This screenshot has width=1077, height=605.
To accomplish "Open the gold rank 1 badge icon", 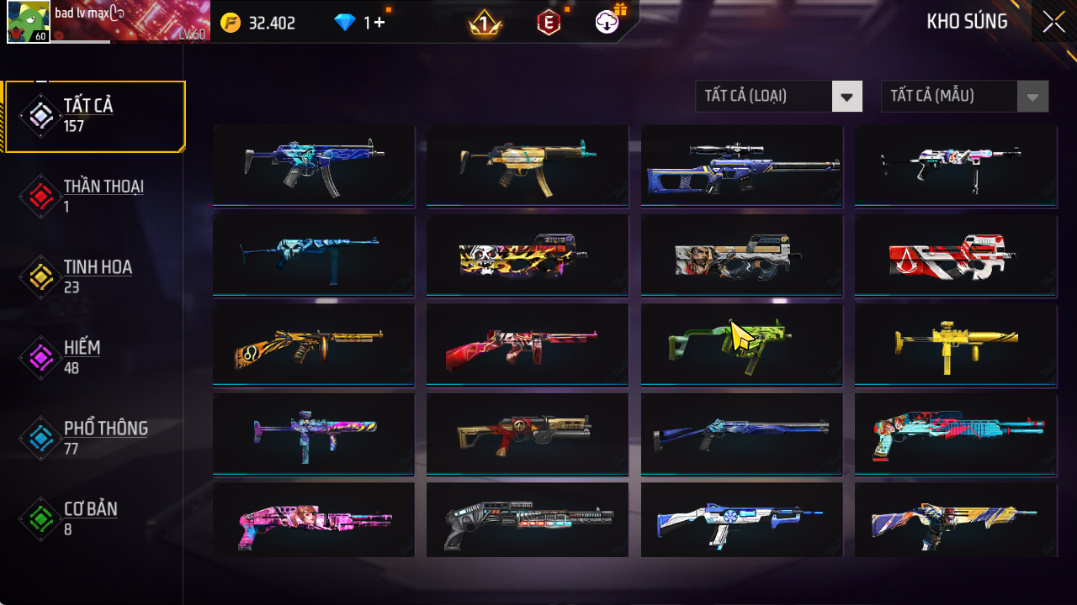I will (x=485, y=23).
